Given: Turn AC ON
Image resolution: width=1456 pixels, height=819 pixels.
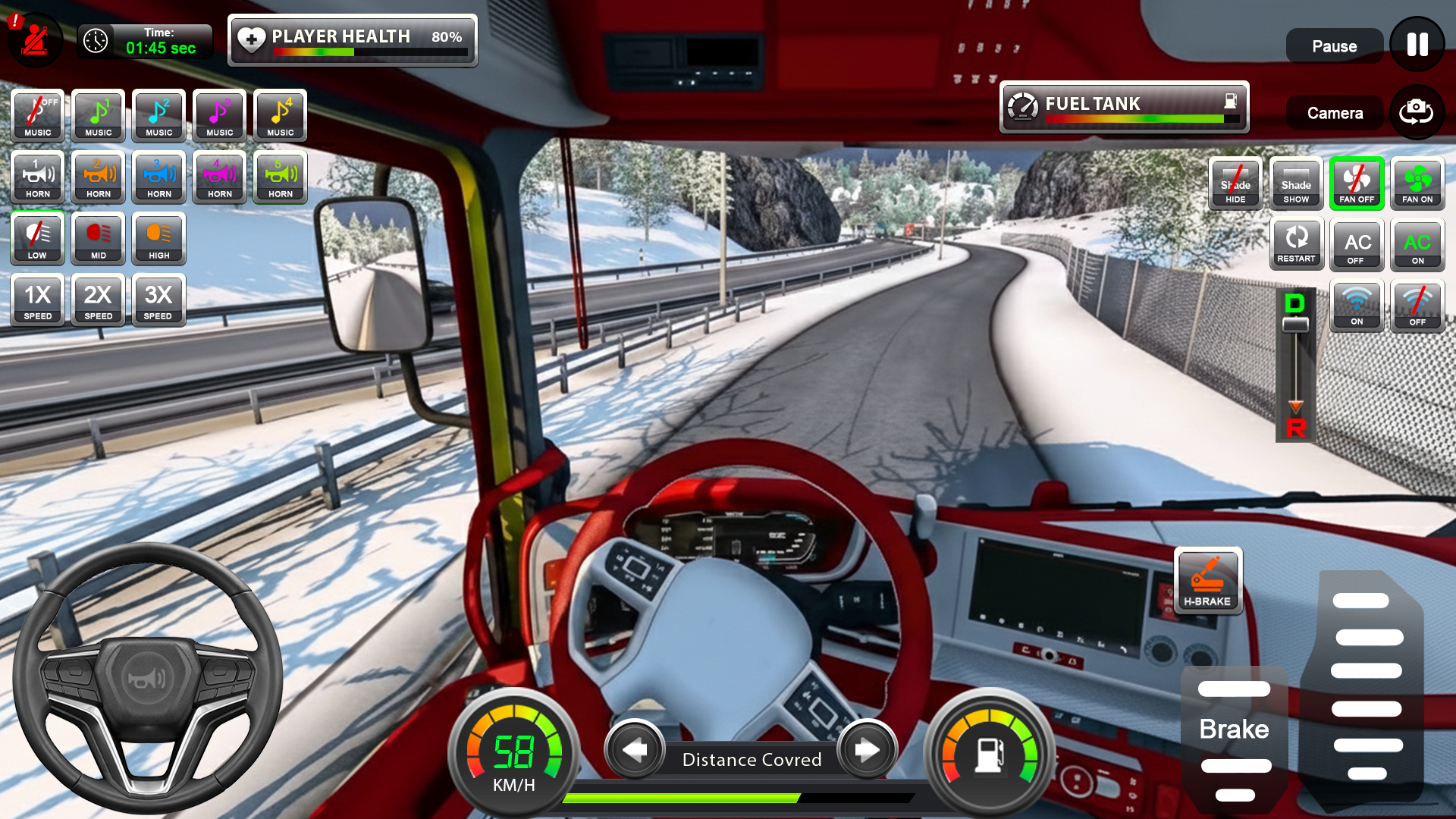Looking at the screenshot, I should coord(1417,244).
